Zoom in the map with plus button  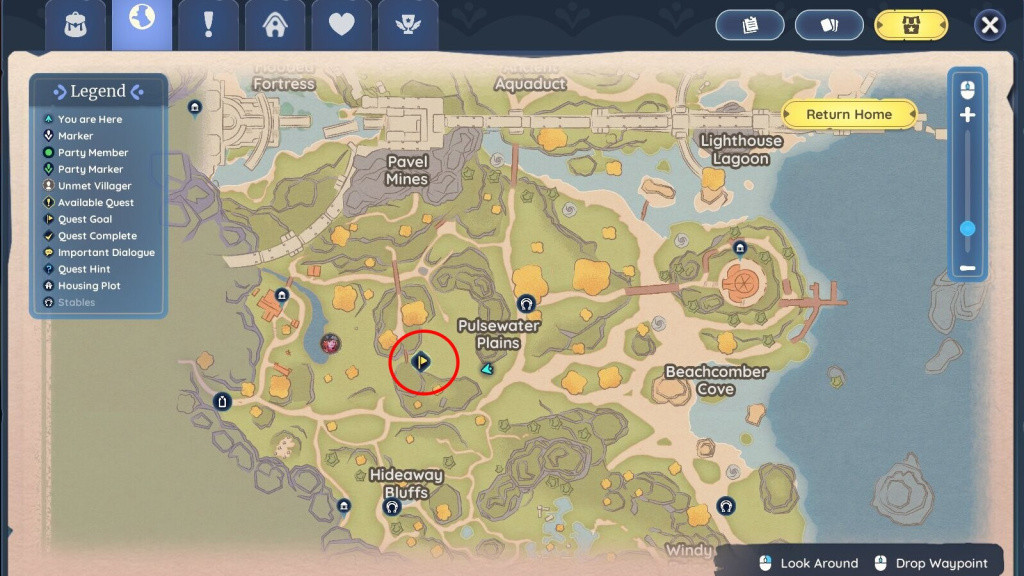pyautogui.click(x=967, y=116)
